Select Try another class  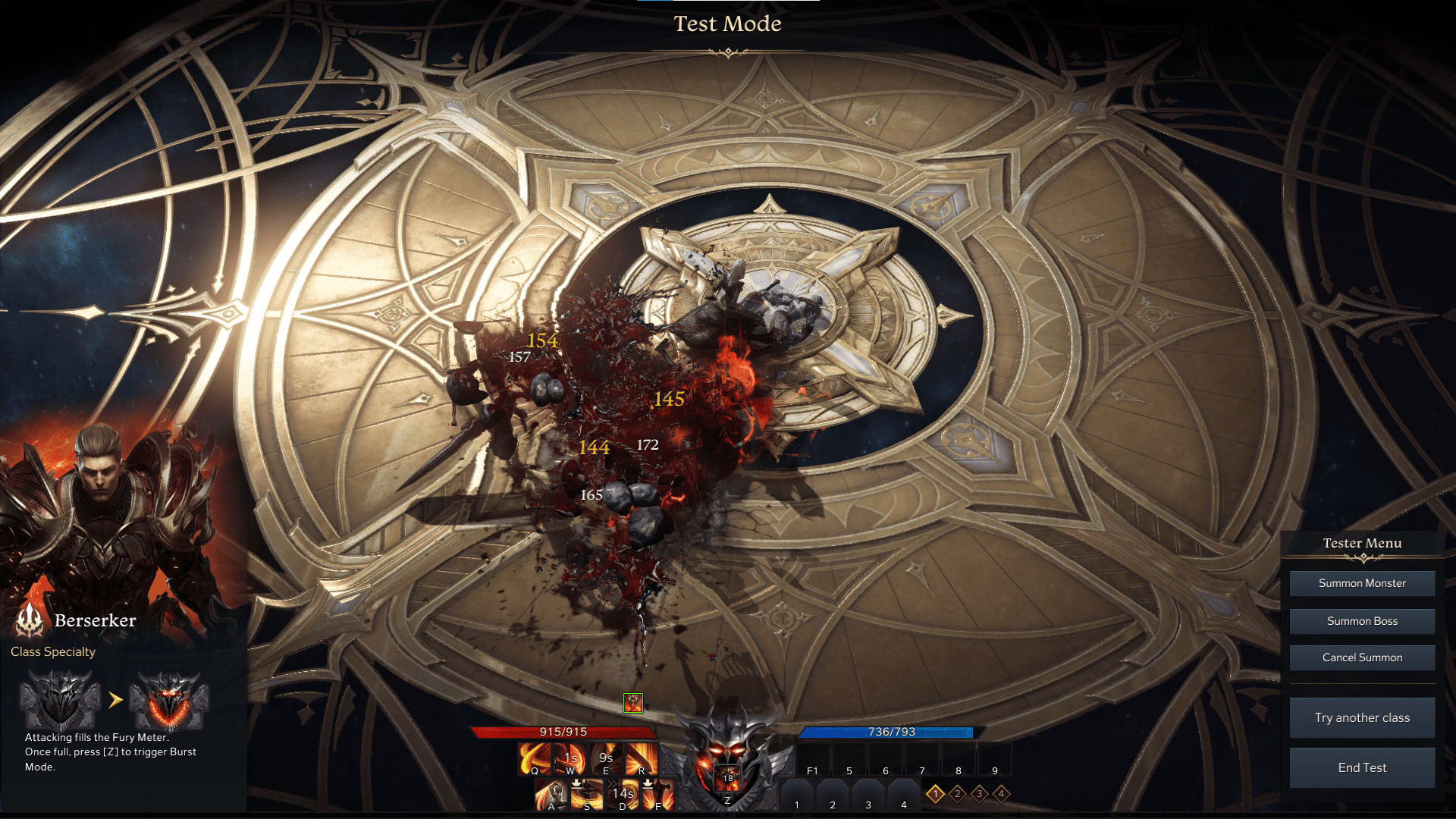1362,717
